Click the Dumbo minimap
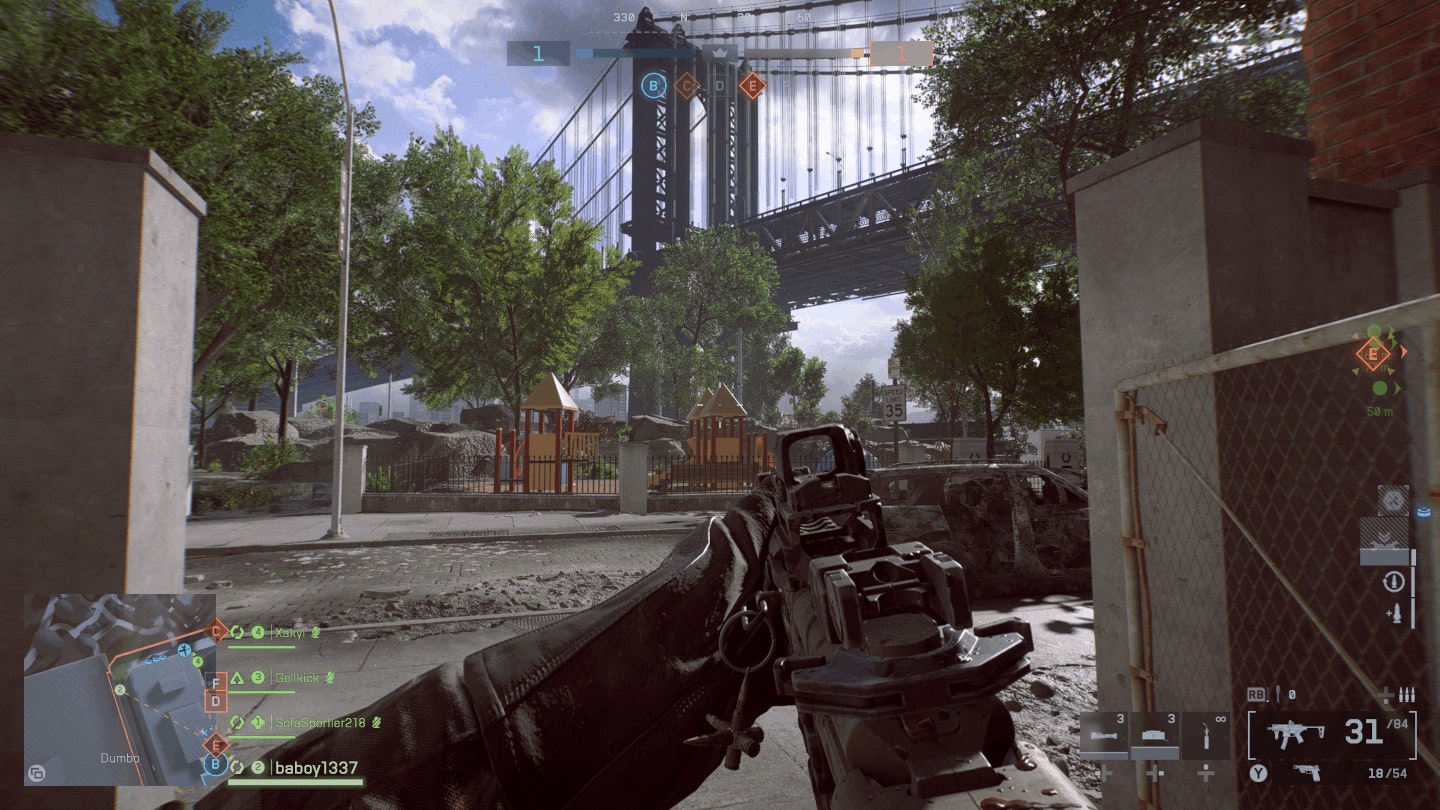This screenshot has width=1440, height=810. coord(120,688)
